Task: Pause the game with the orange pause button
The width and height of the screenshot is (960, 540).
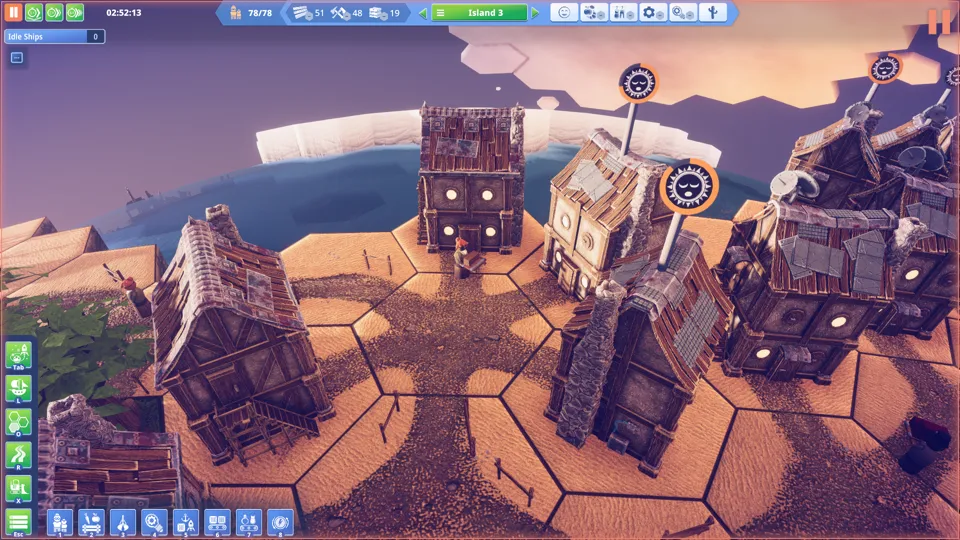Action: coord(14,13)
